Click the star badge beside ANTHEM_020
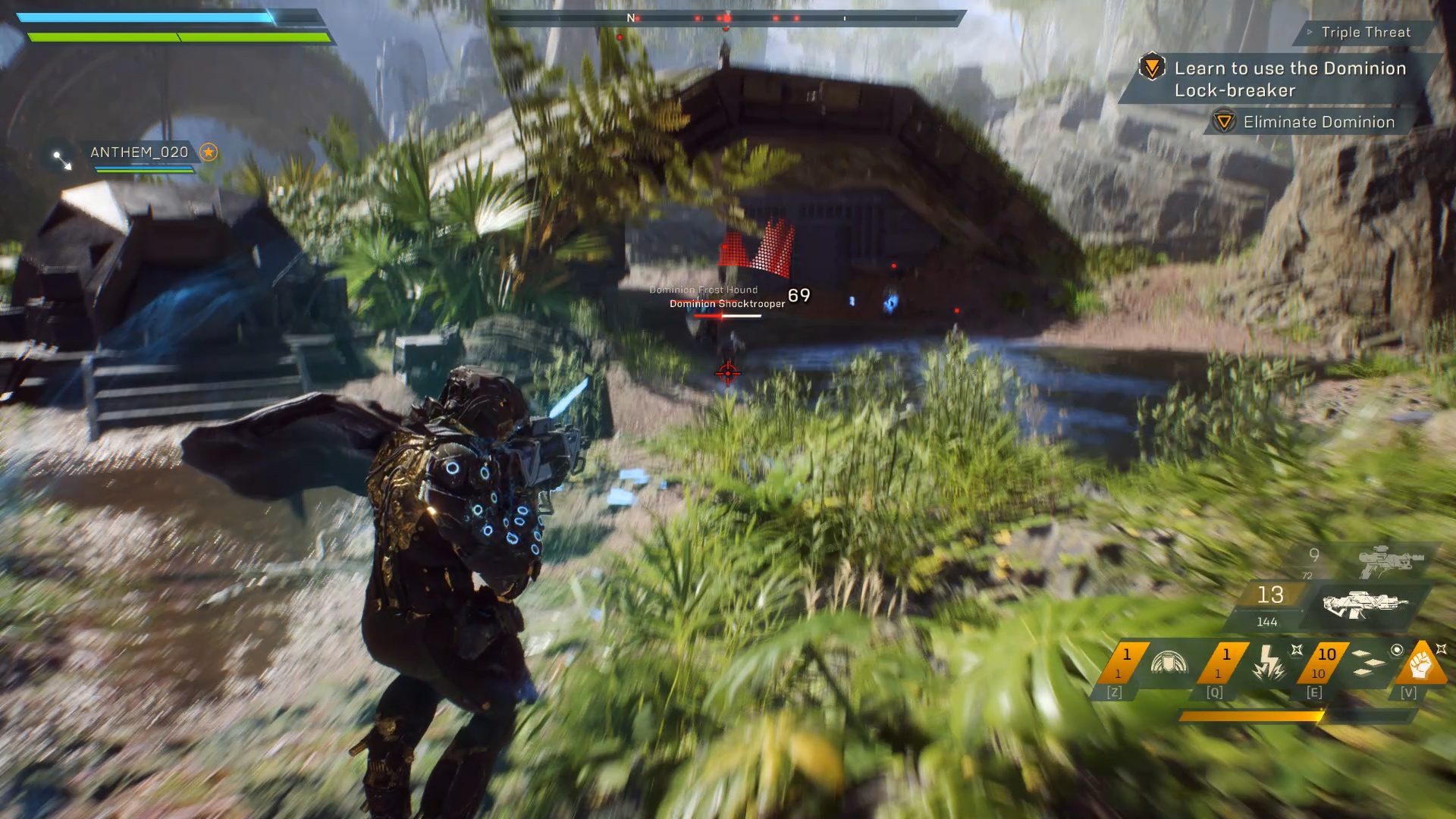1456x819 pixels. [208, 152]
